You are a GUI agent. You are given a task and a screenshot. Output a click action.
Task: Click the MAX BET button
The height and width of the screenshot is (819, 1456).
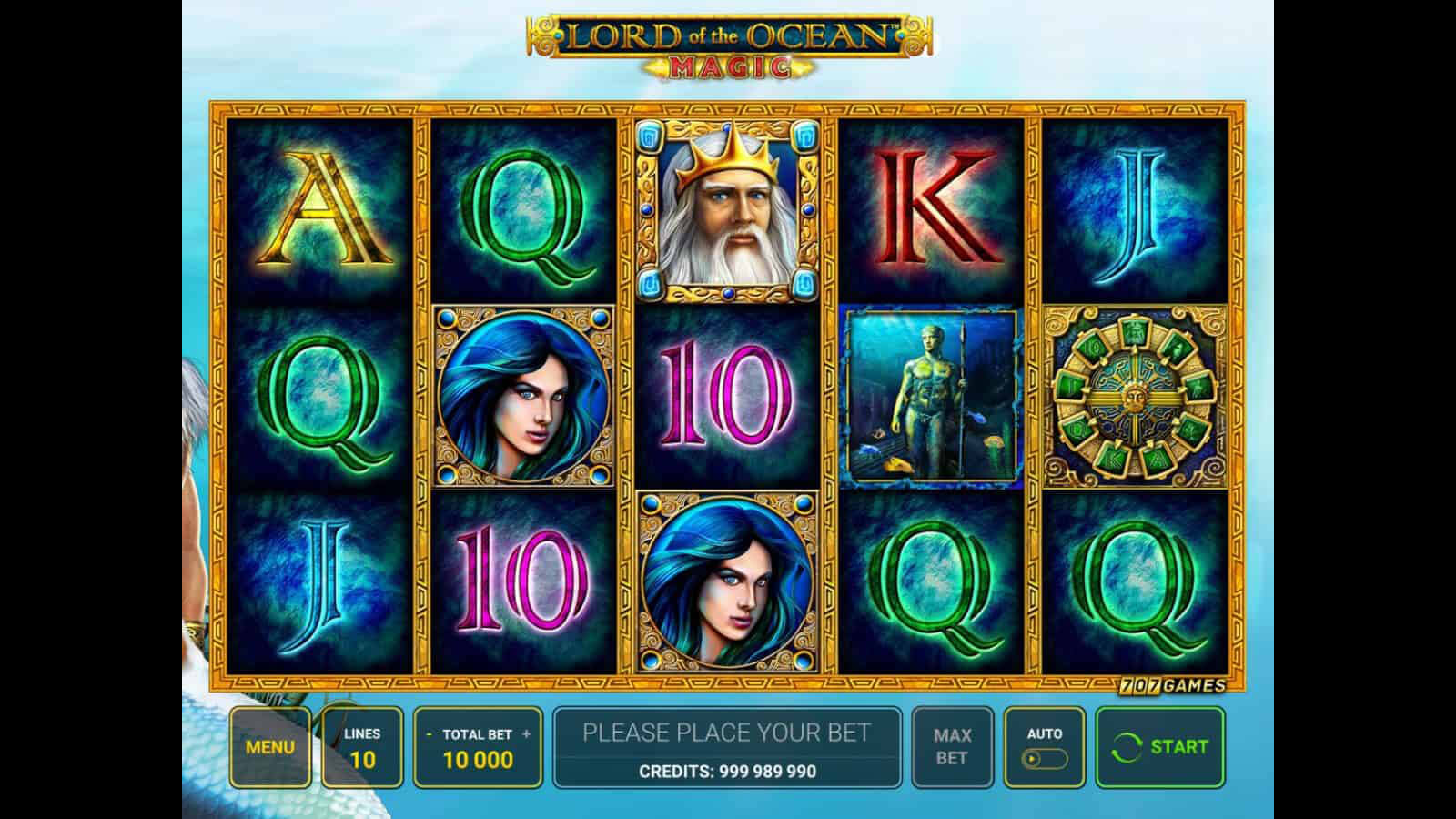(952, 747)
